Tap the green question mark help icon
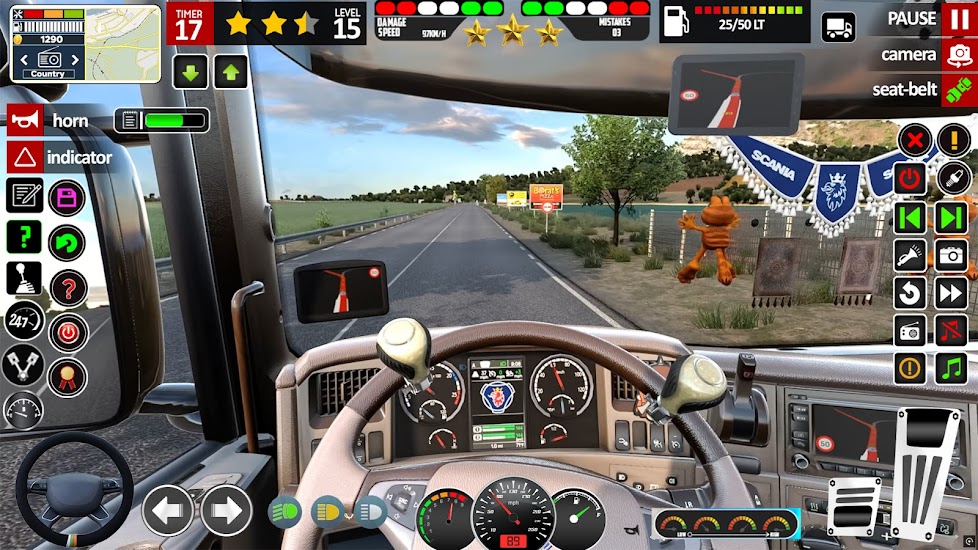This screenshot has height=550, width=978. pos(24,237)
